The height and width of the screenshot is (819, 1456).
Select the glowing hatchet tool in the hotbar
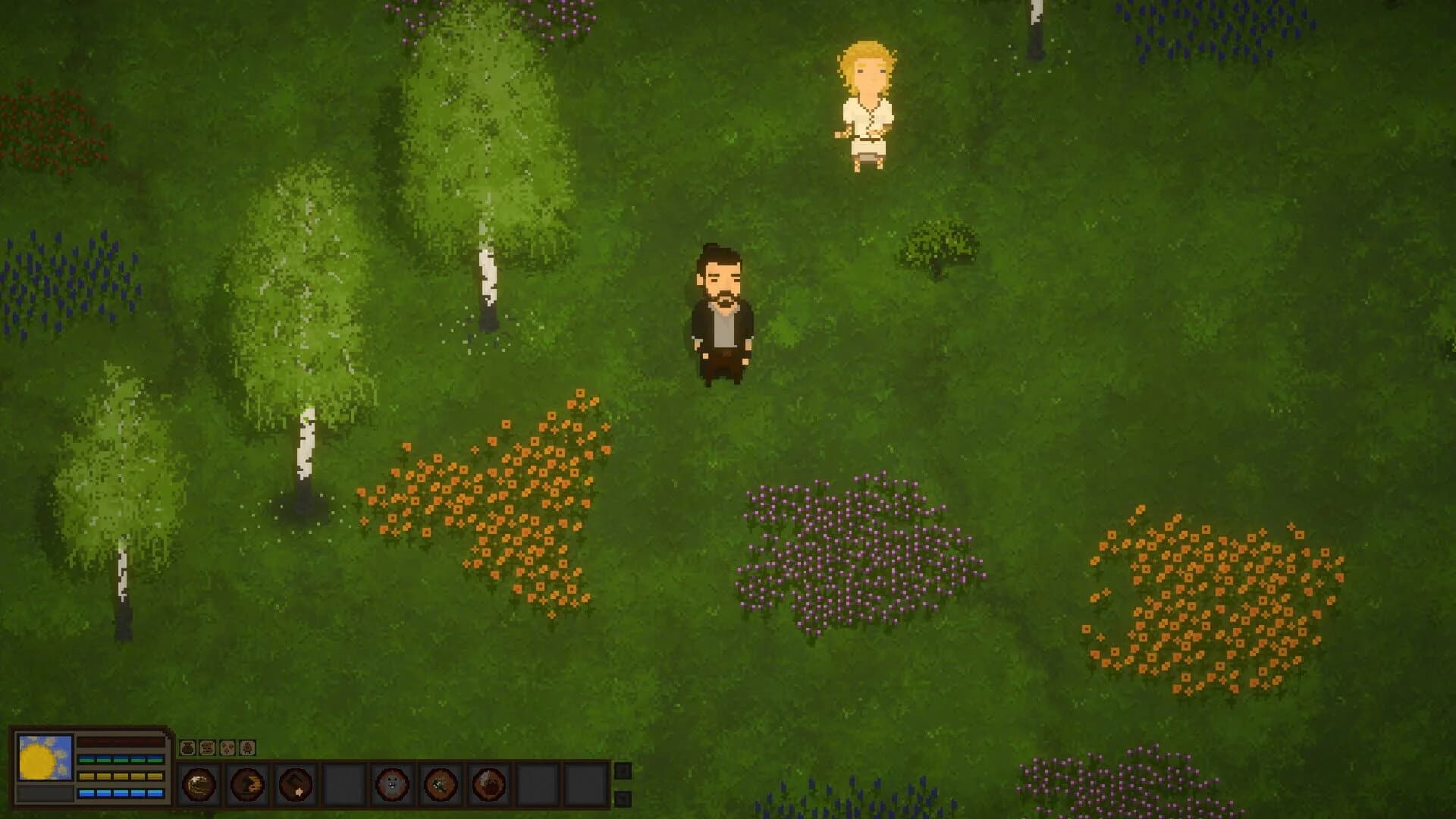293,786
